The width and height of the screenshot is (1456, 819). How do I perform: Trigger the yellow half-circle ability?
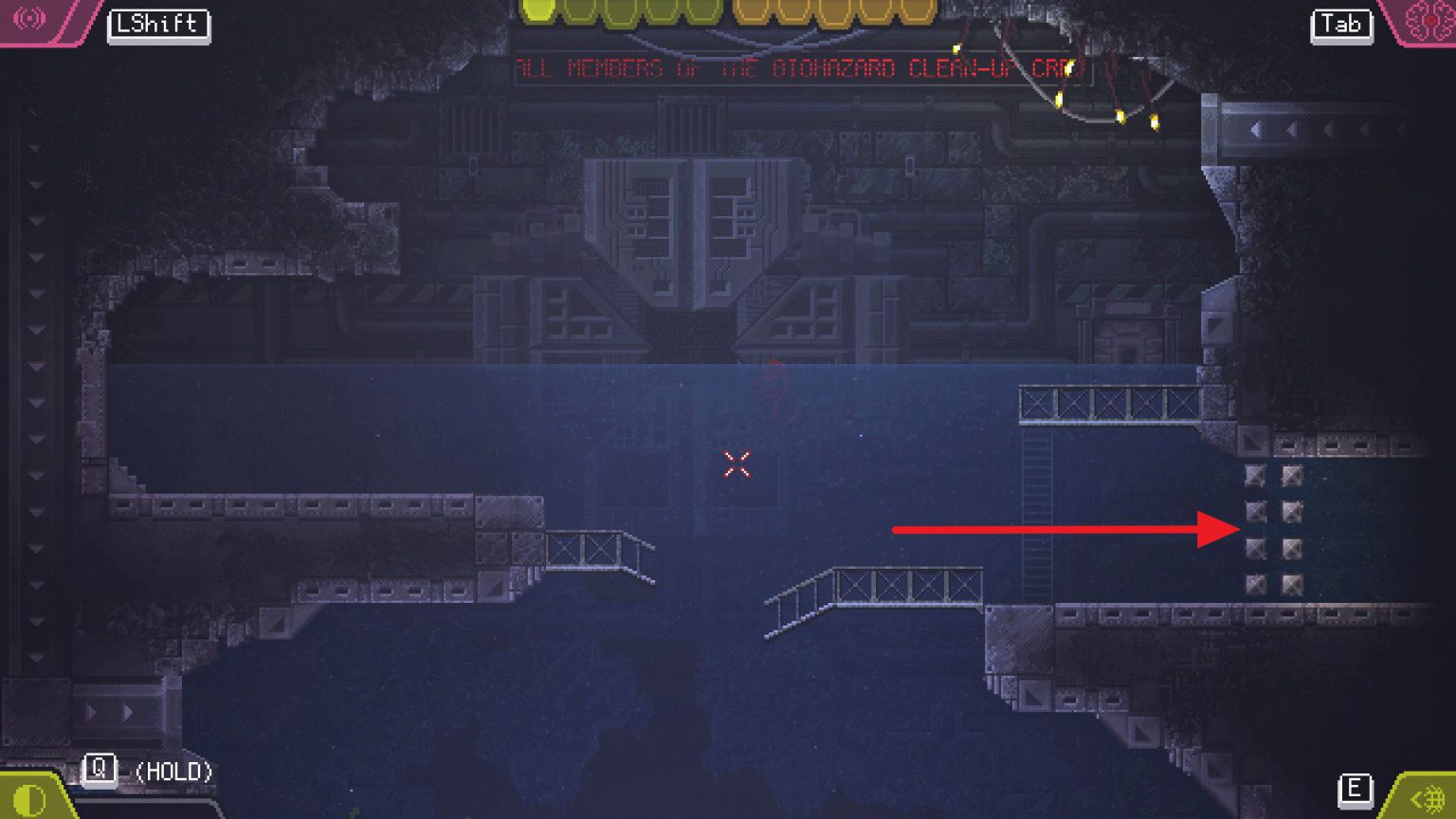[29, 801]
